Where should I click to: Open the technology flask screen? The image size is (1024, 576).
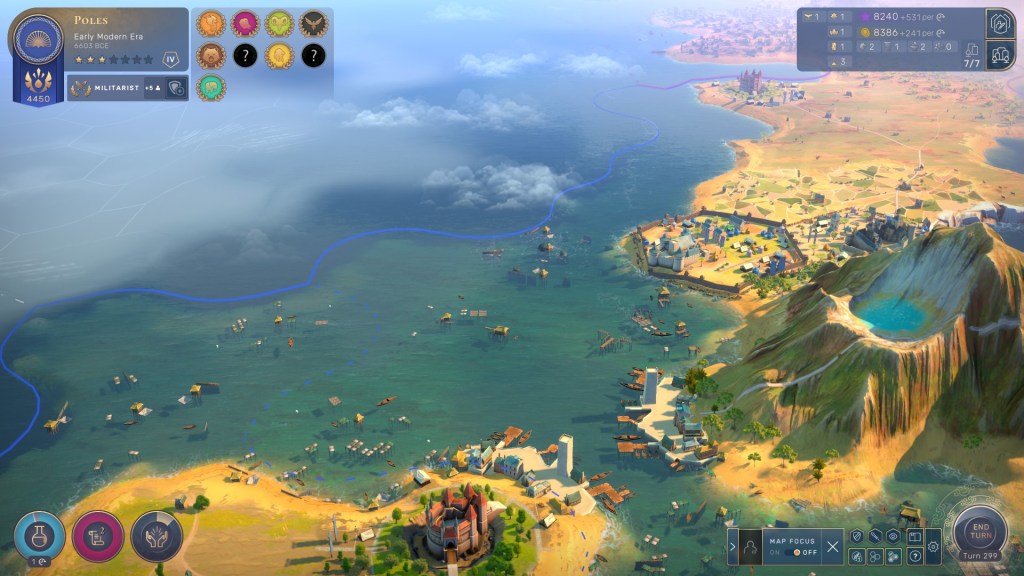(40, 536)
